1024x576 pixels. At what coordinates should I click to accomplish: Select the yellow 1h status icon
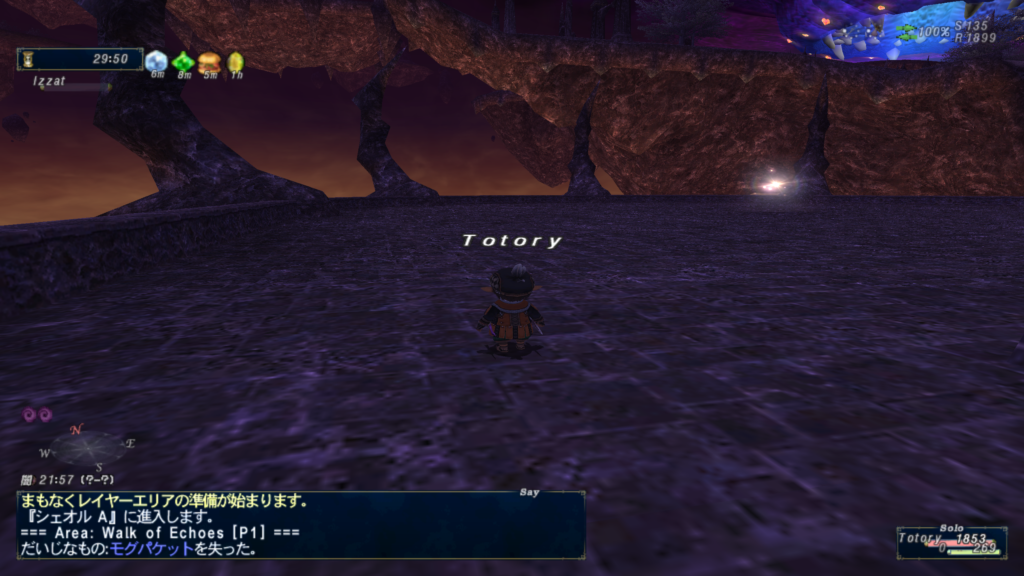(x=236, y=62)
